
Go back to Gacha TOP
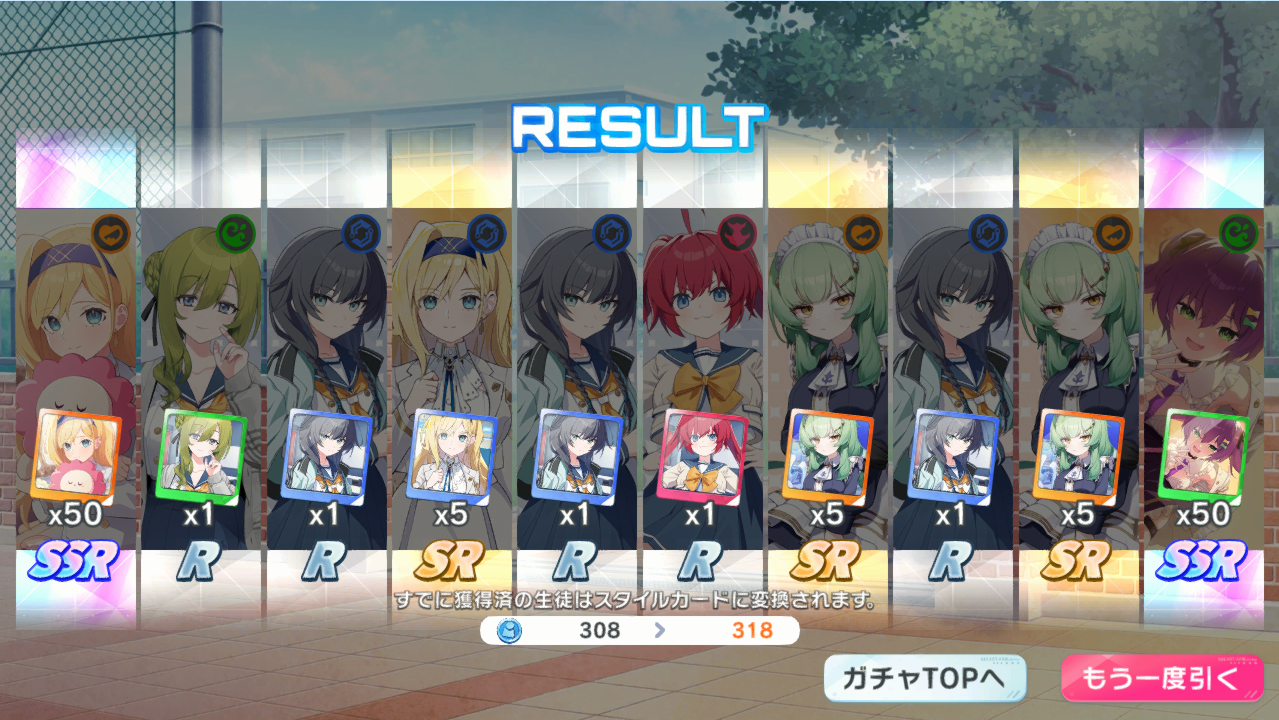click(924, 679)
